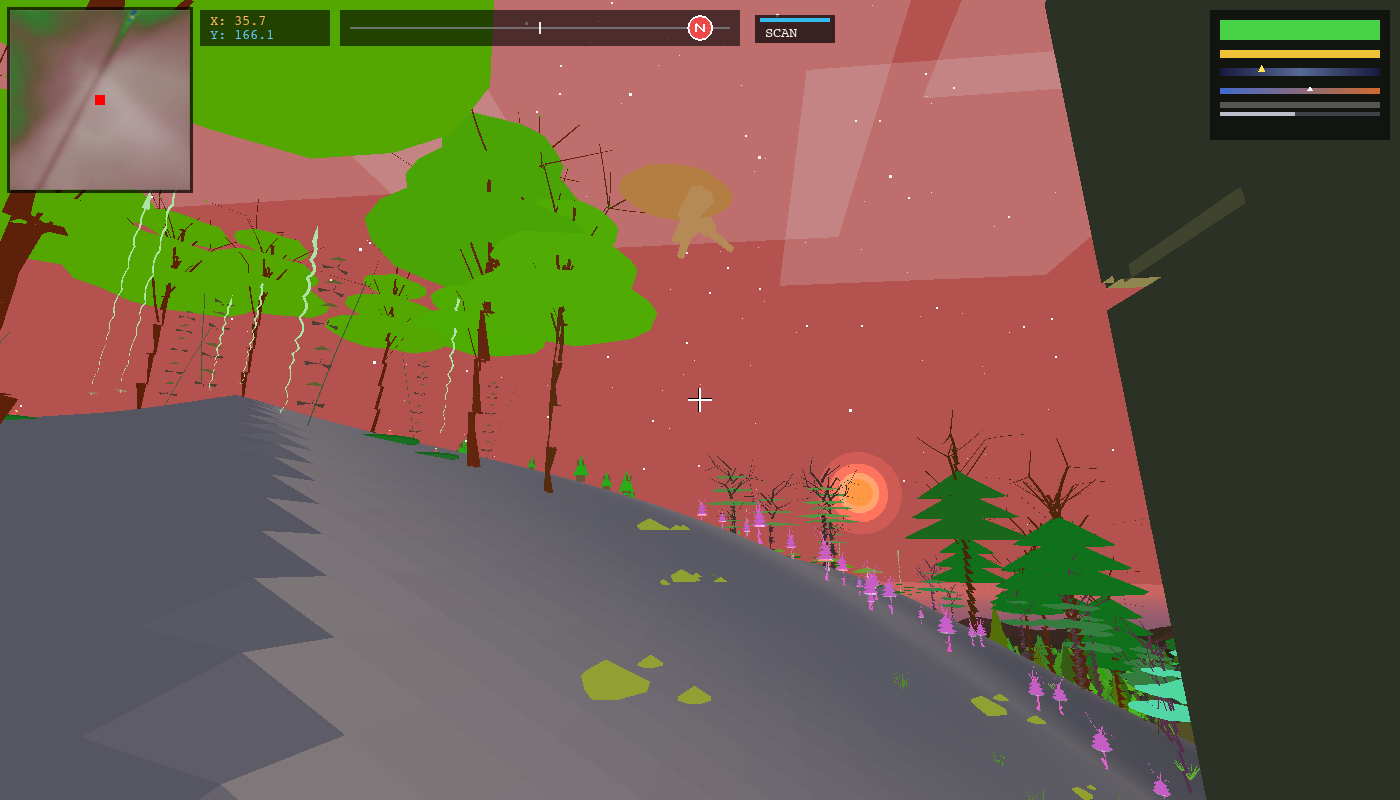Click the white heading tick on the compass bar
The image size is (1400, 800).
coord(538,28)
